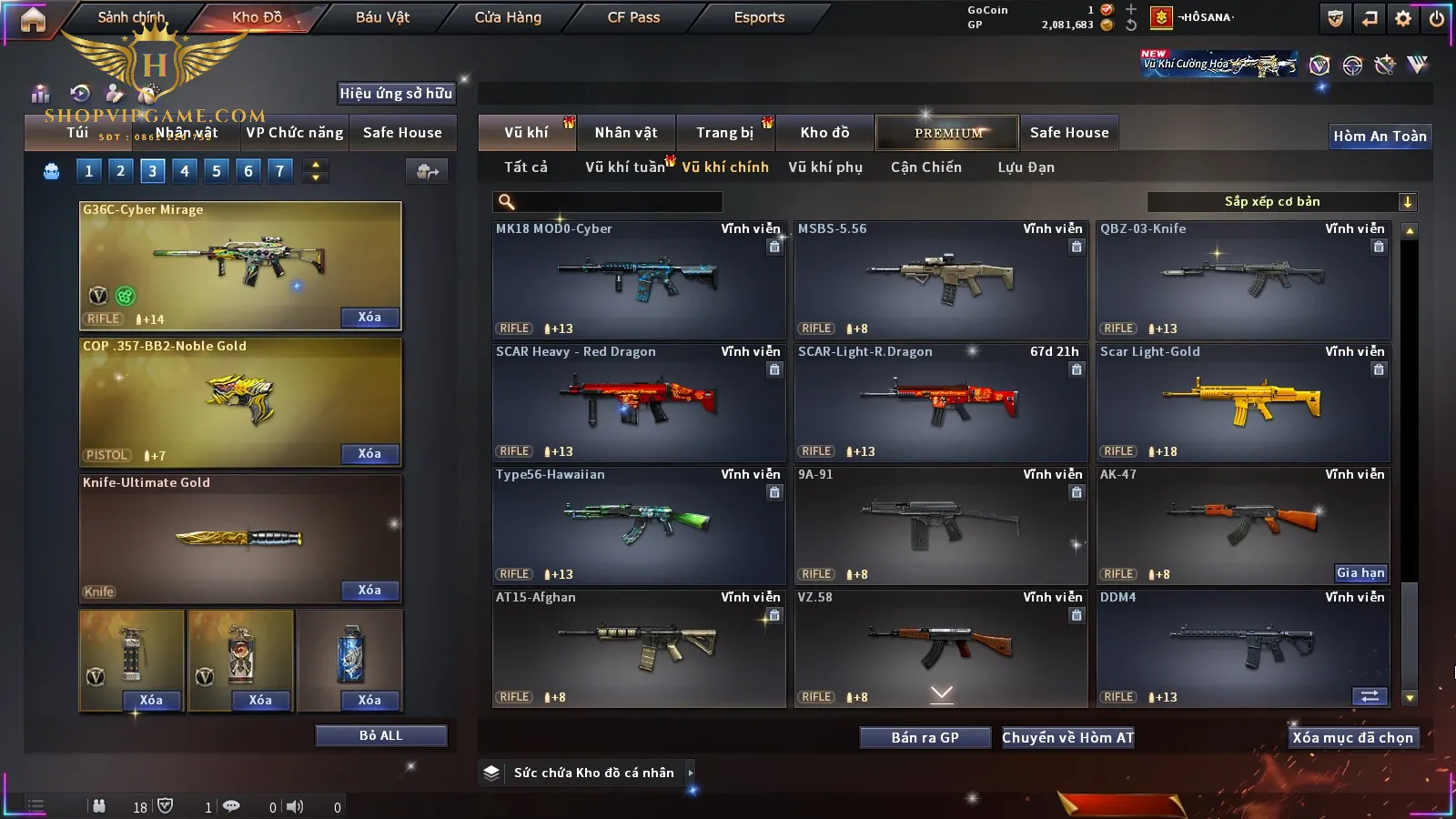Go to the Cửa Hàng shop
Screen dimensions: 1456x819
coord(508,17)
